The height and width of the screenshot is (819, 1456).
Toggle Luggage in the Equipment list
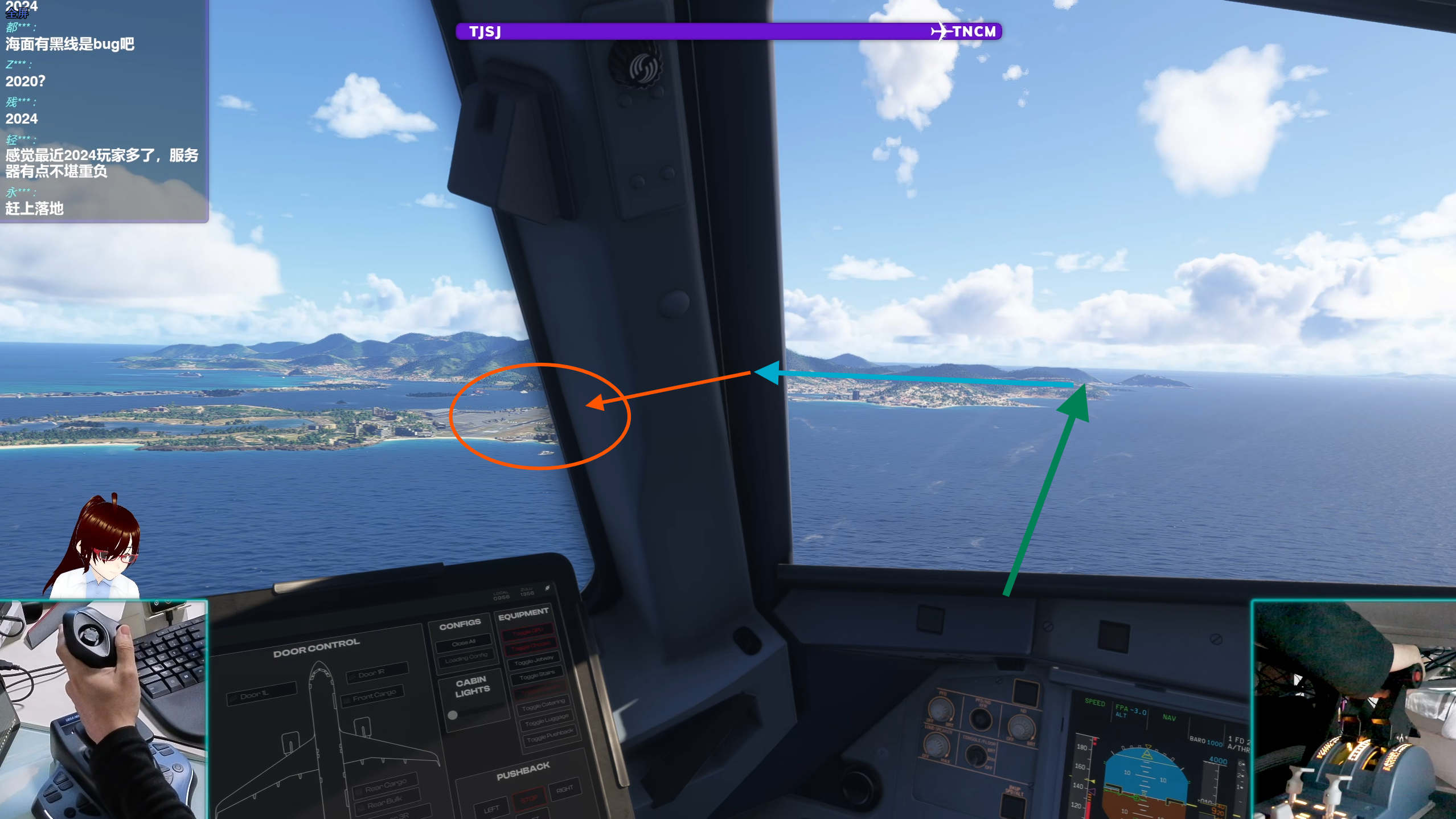(547, 720)
